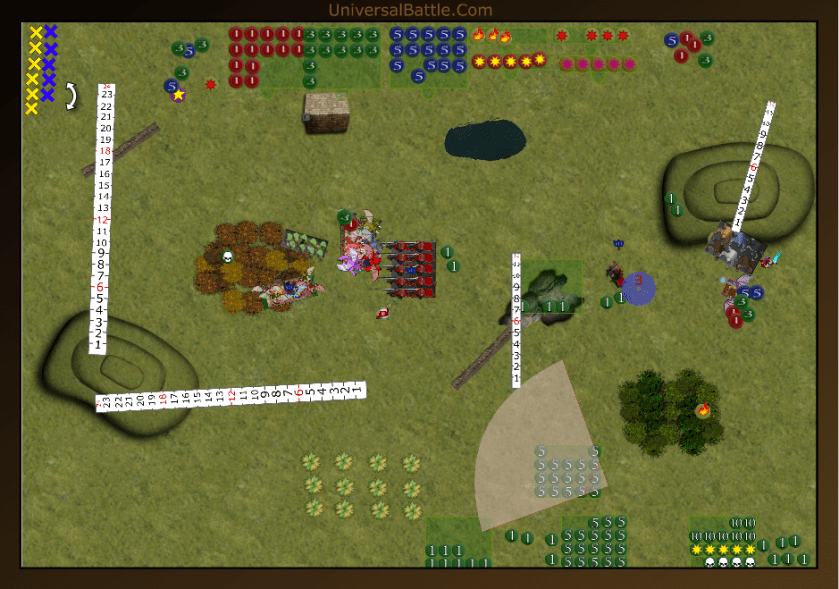Image resolution: width=839 pixels, height=589 pixels.
Task: Click the white curved double-arrow icon
Action: click(x=71, y=96)
